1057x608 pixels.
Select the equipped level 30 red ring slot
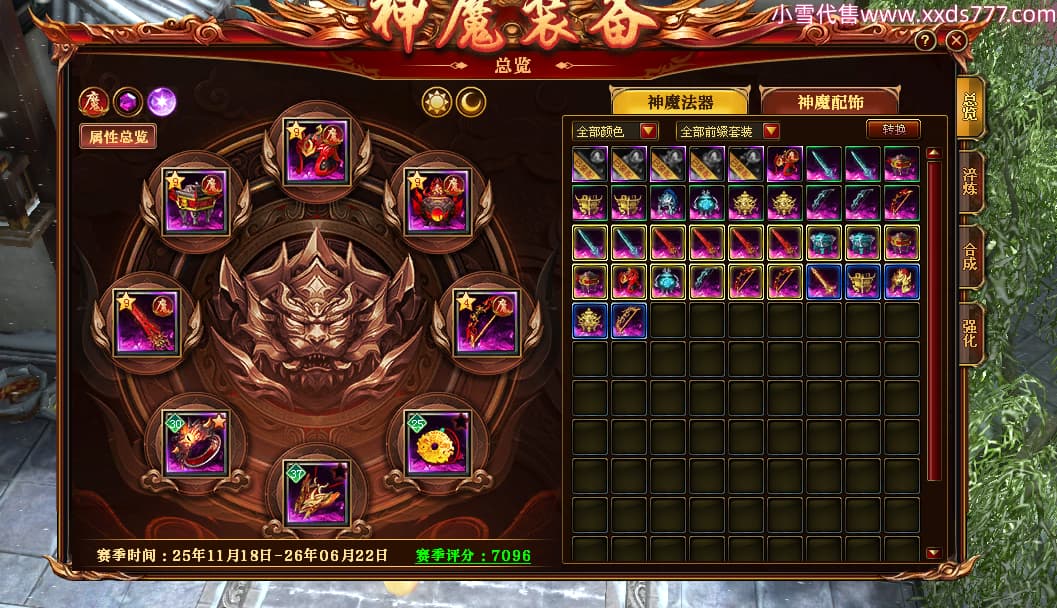click(x=195, y=442)
